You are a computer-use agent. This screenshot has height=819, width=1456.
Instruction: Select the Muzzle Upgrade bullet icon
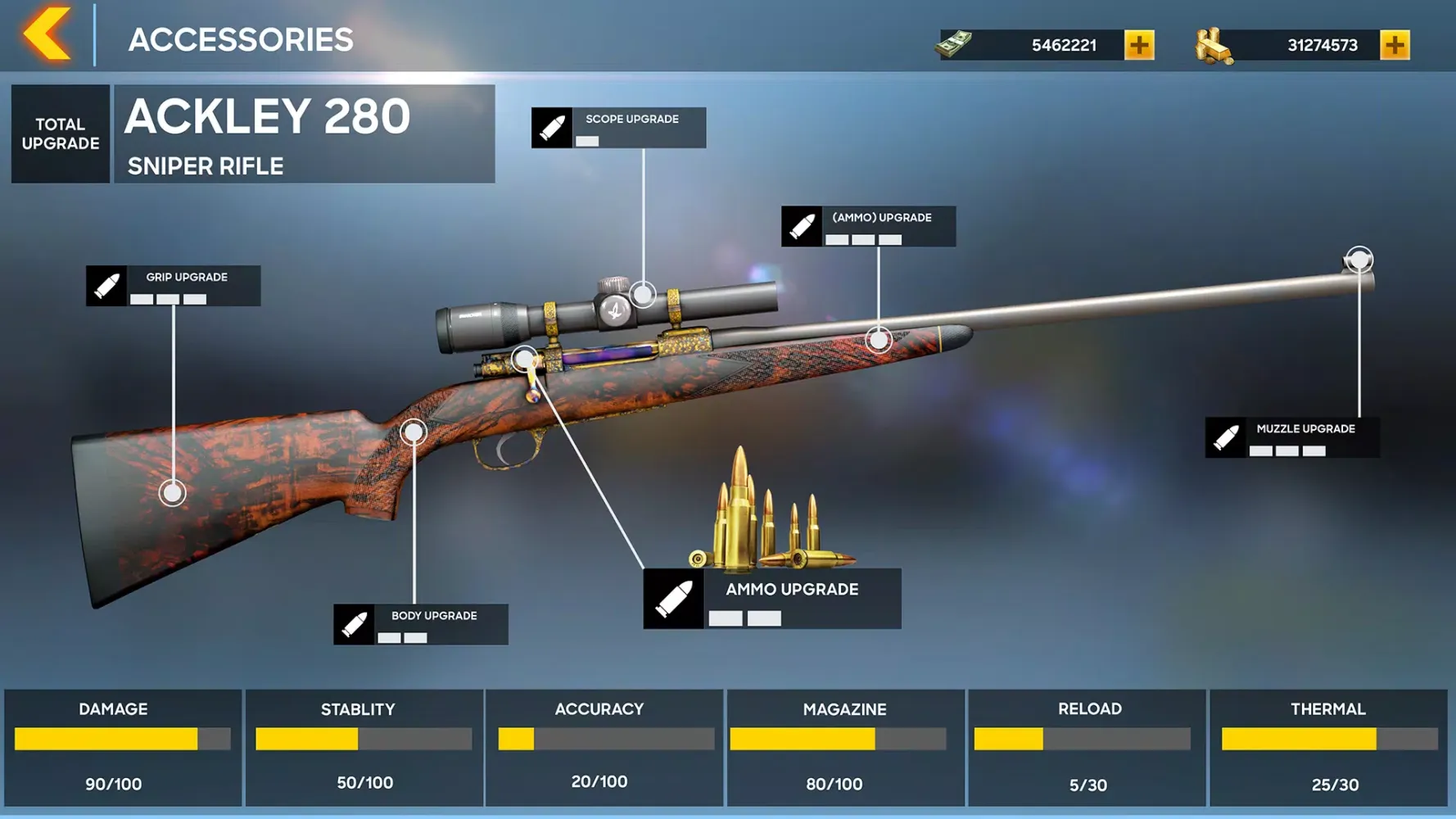coord(1226,437)
